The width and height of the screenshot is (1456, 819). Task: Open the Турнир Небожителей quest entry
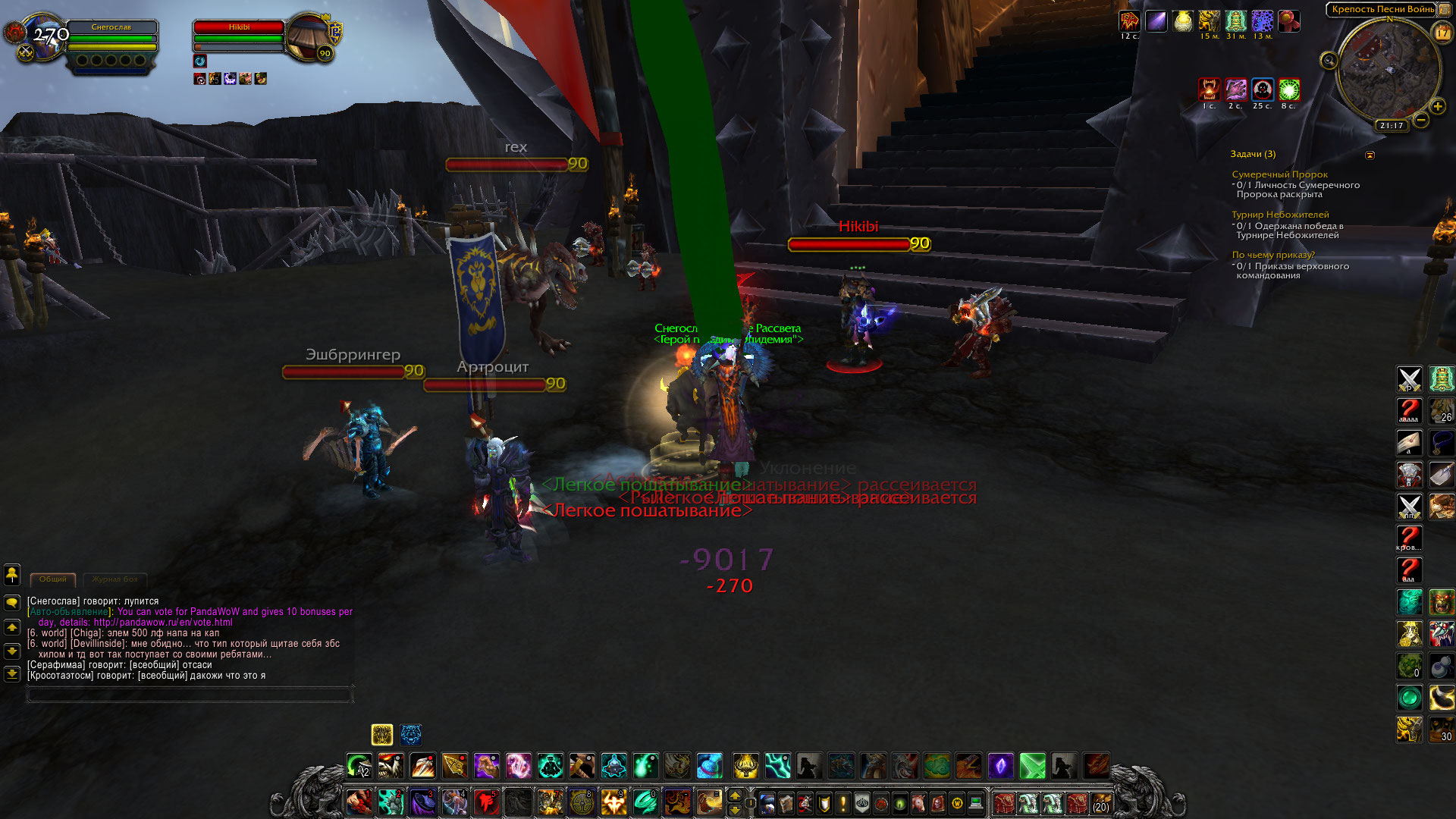[1280, 215]
